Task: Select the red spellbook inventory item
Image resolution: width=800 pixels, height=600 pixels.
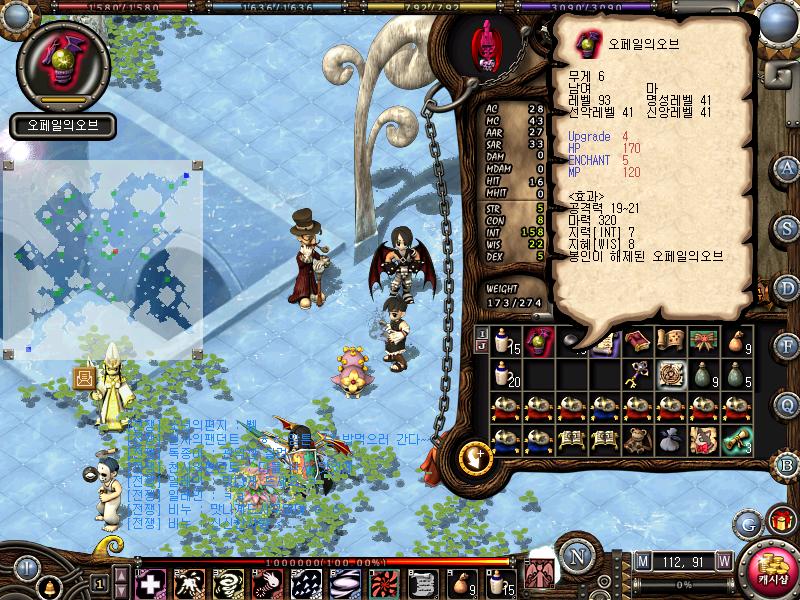Action: [637, 342]
